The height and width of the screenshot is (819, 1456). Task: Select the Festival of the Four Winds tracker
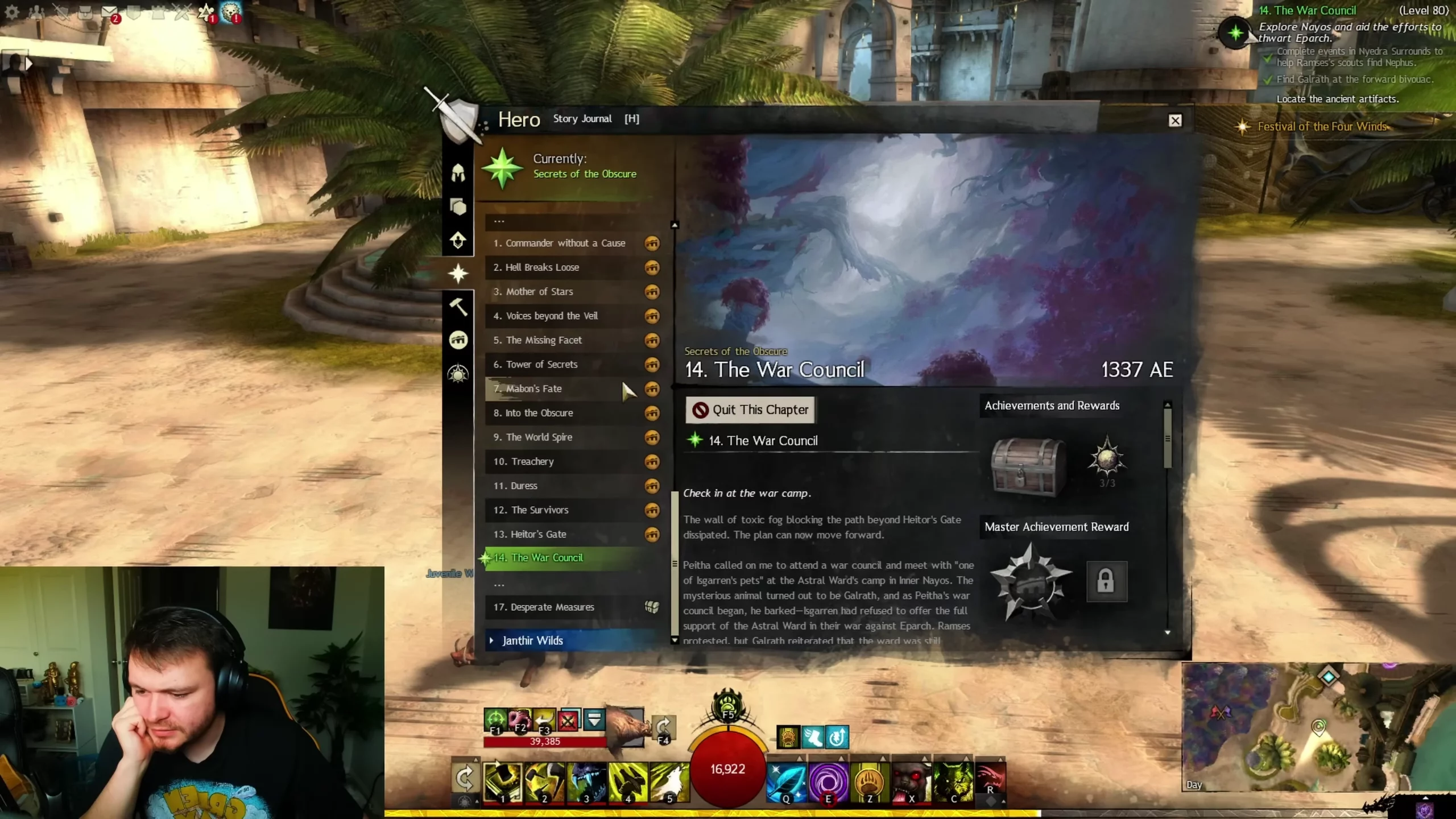(1322, 127)
